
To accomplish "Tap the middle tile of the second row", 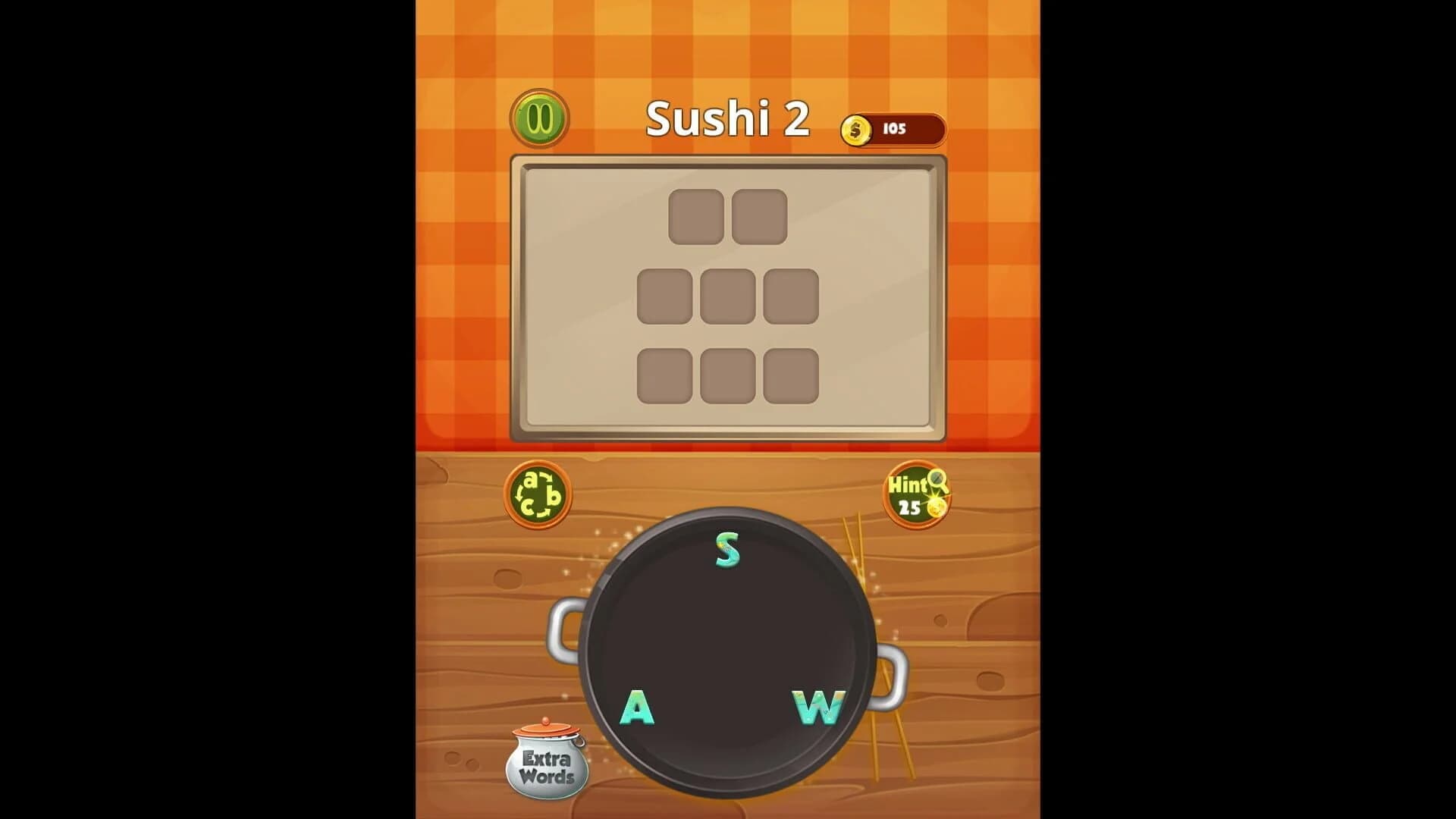I will [x=730, y=297].
